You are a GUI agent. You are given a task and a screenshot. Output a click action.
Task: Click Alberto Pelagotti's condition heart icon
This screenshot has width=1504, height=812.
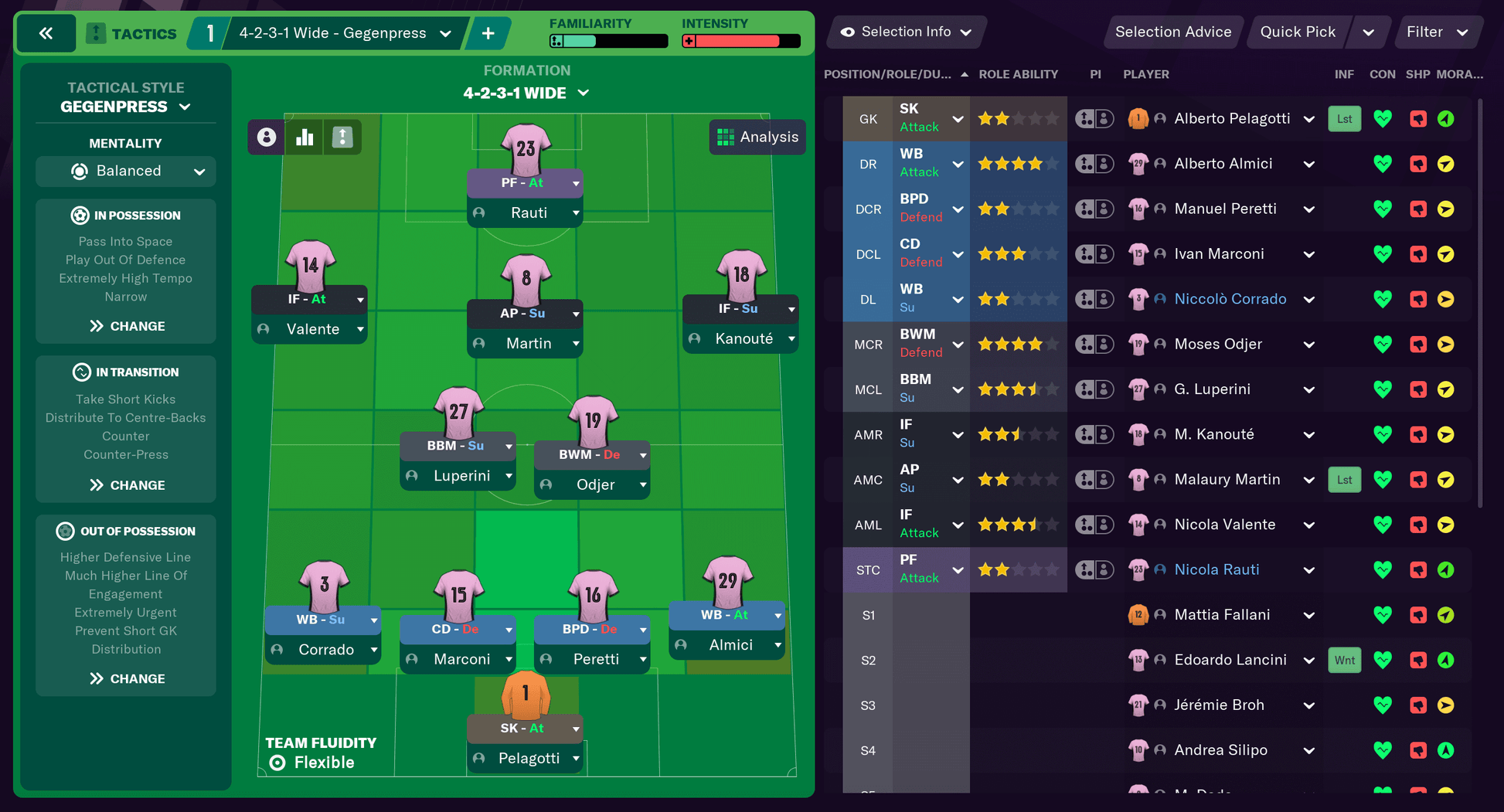click(x=1383, y=118)
